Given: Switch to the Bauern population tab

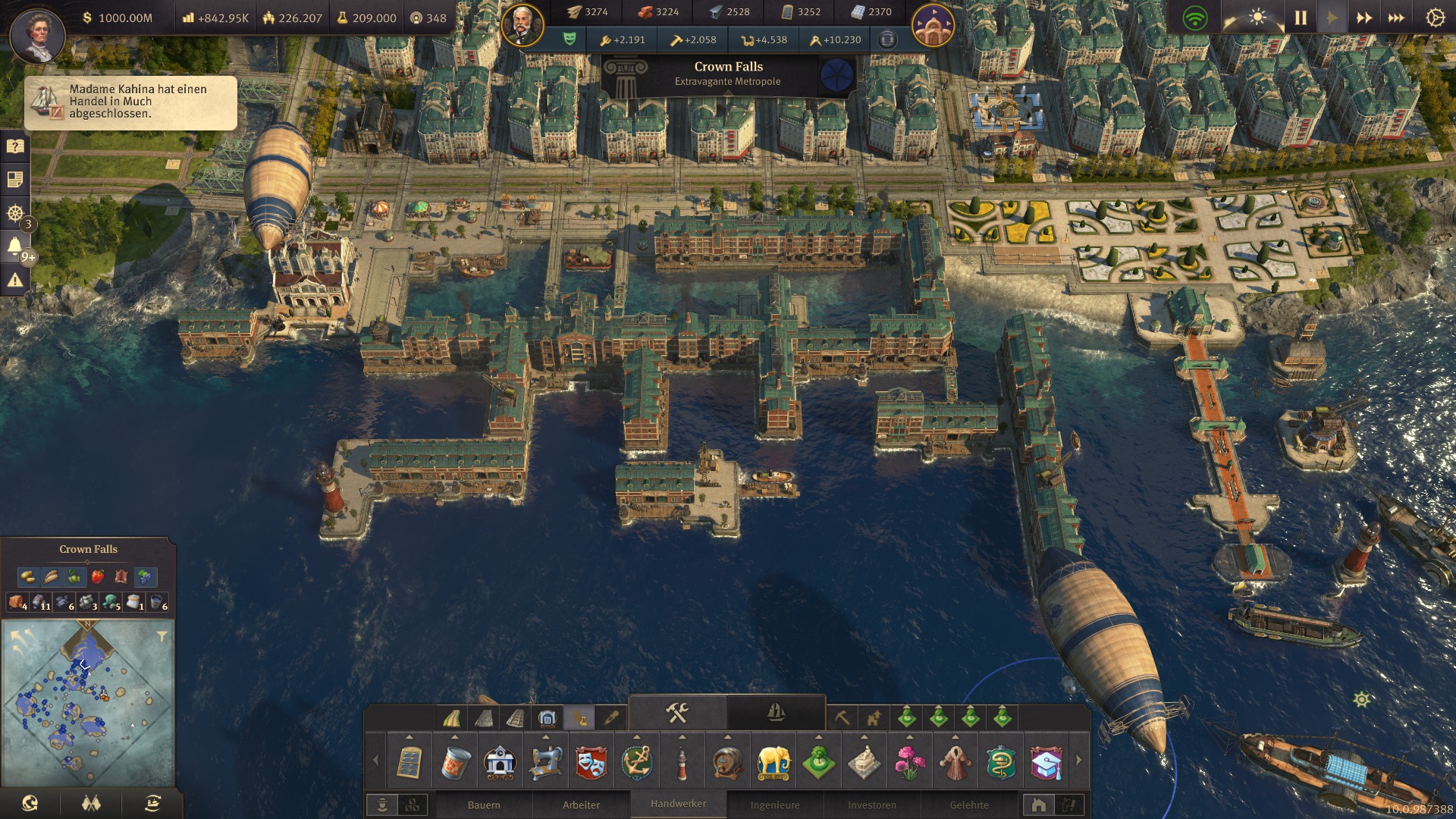Looking at the screenshot, I should pos(484,805).
